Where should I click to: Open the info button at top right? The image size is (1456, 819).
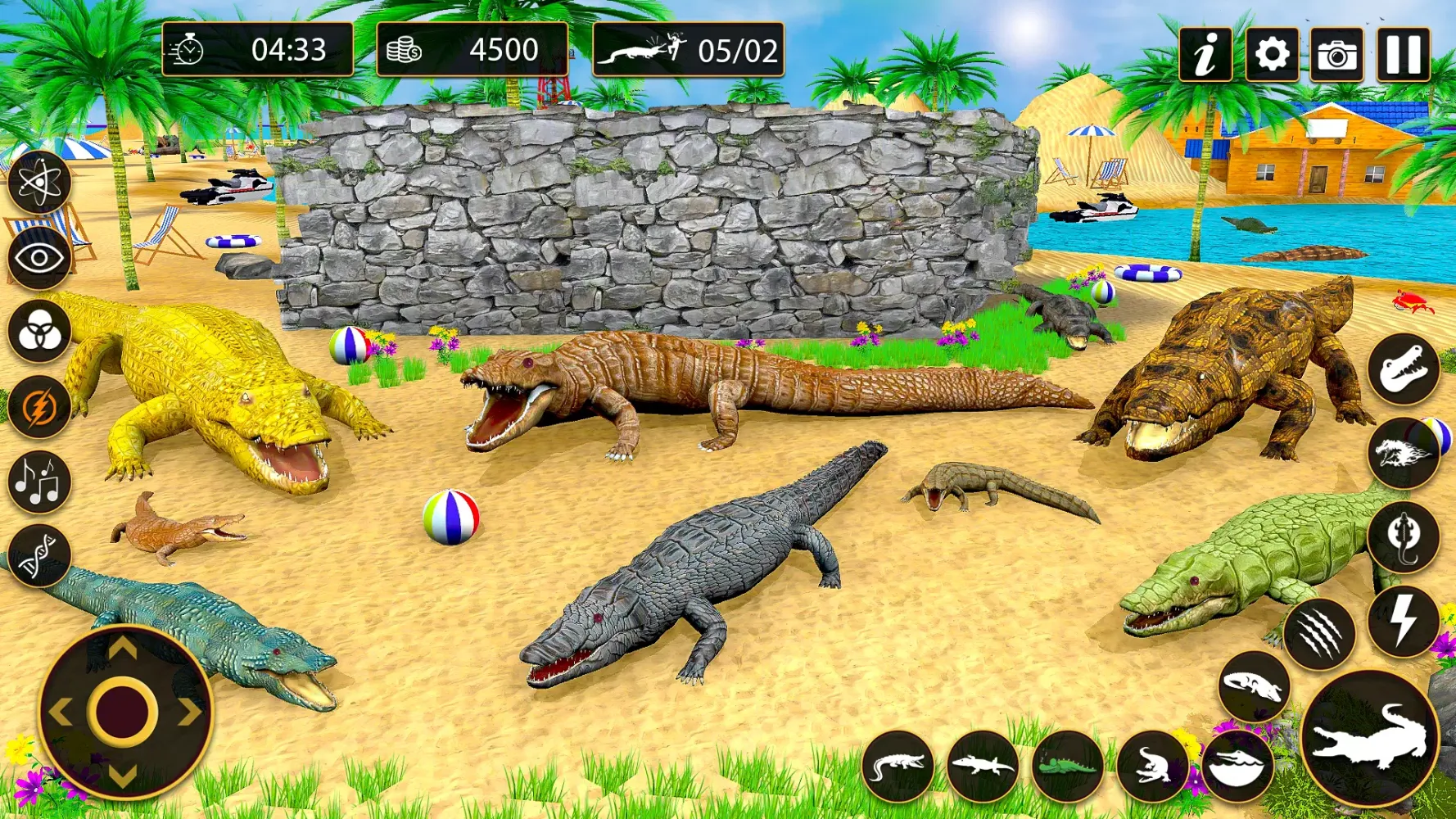1204,51
